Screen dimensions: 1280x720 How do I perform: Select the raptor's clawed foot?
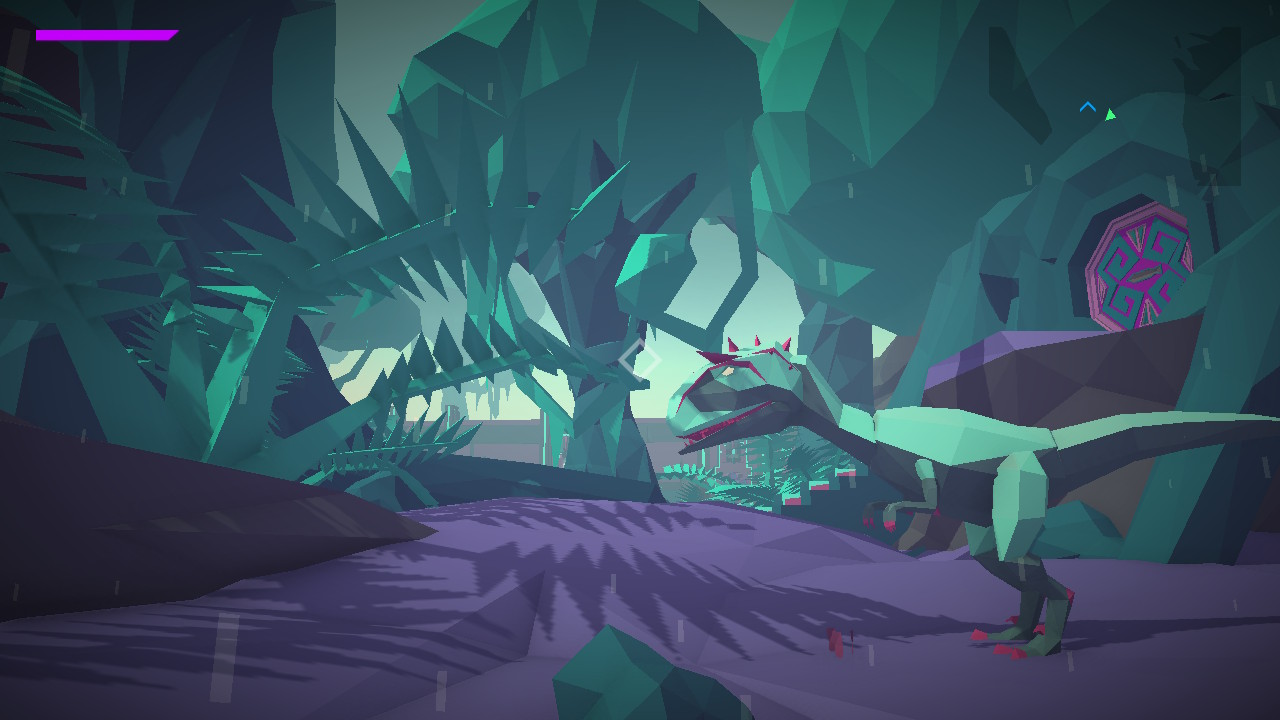click(1010, 640)
